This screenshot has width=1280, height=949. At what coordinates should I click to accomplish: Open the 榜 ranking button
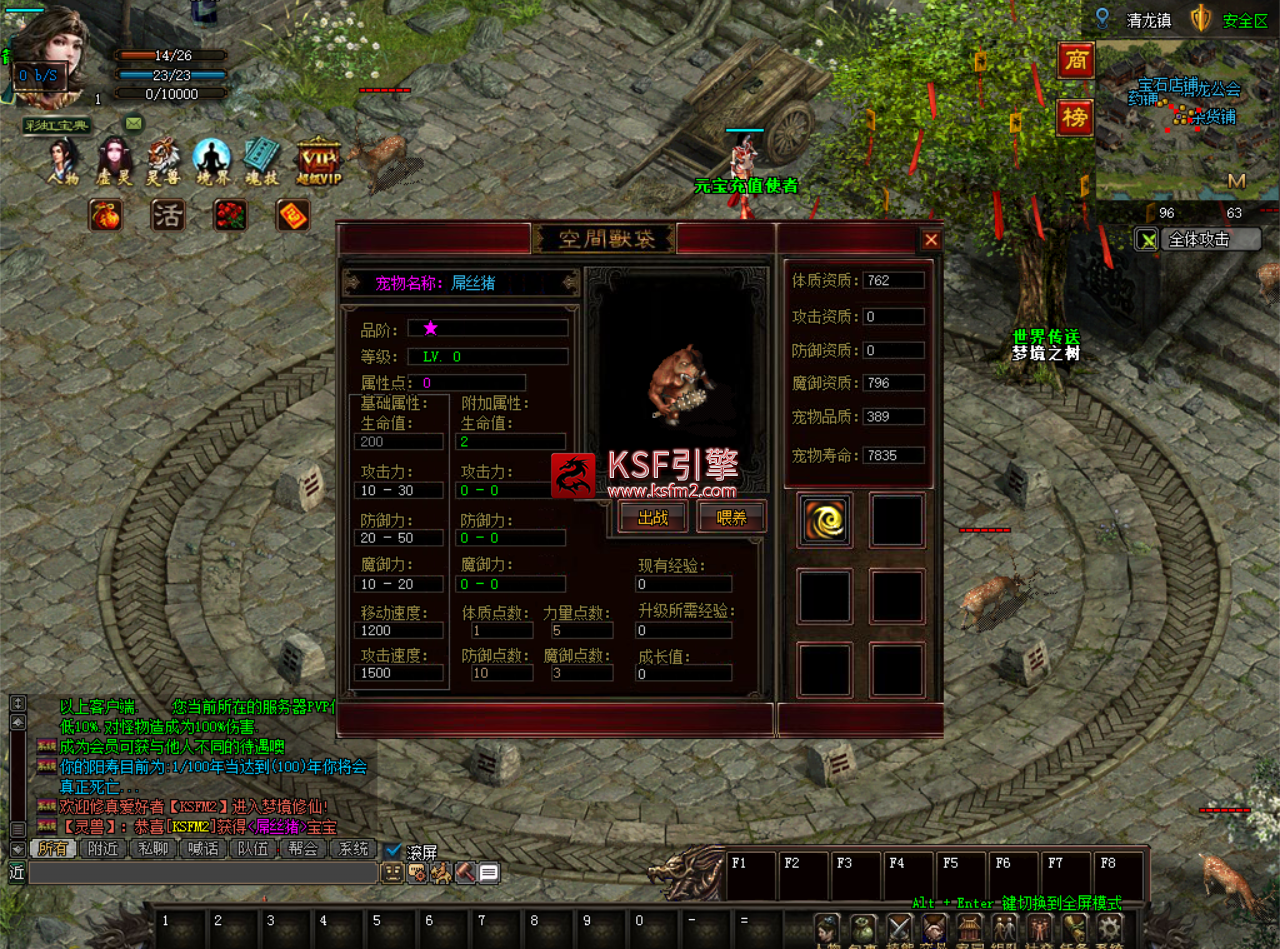[x=1076, y=118]
